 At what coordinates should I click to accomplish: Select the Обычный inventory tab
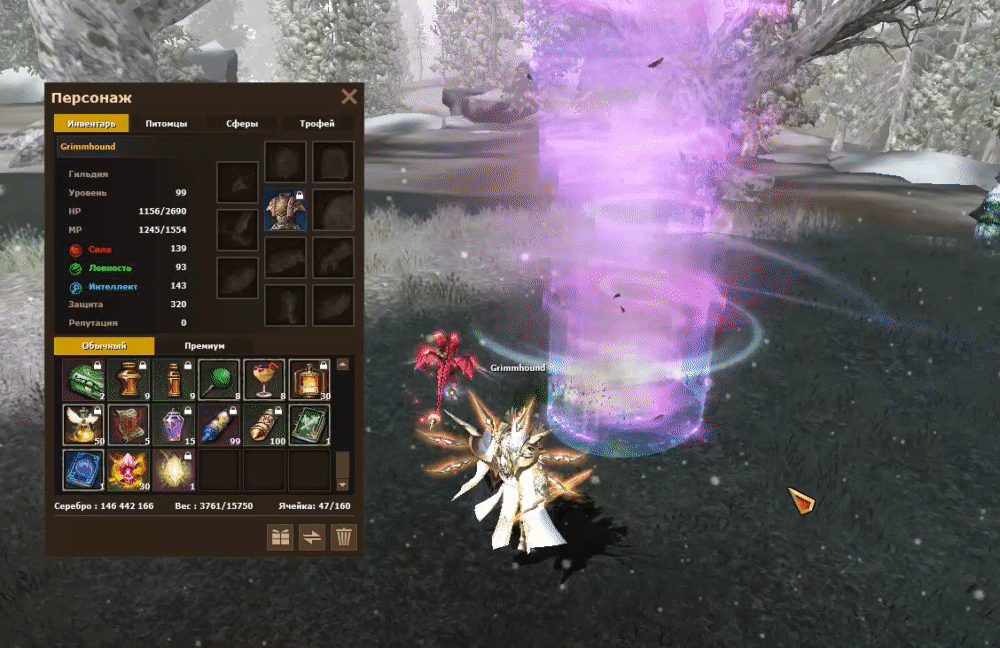click(104, 346)
